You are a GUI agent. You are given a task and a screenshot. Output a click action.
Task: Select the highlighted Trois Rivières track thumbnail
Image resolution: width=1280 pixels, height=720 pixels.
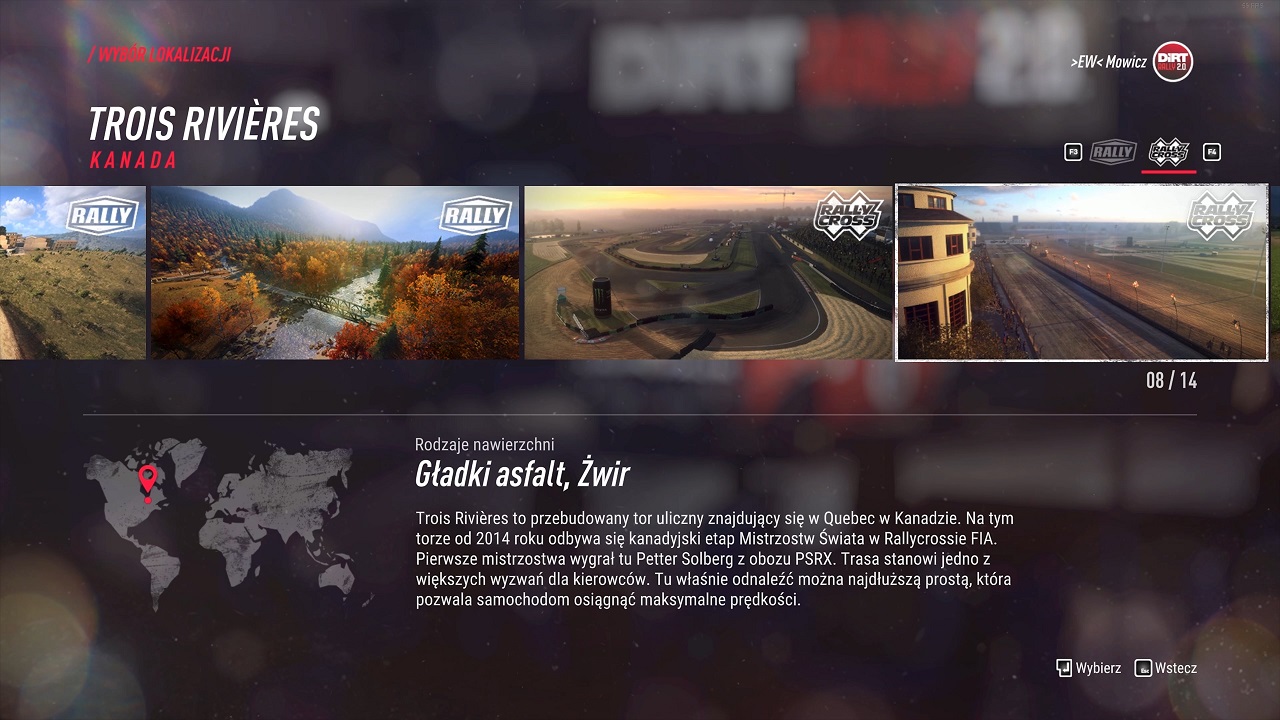[x=1081, y=272]
